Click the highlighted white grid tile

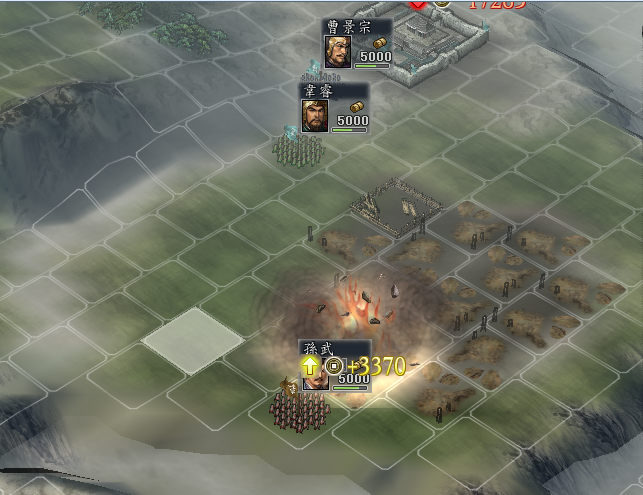click(193, 339)
